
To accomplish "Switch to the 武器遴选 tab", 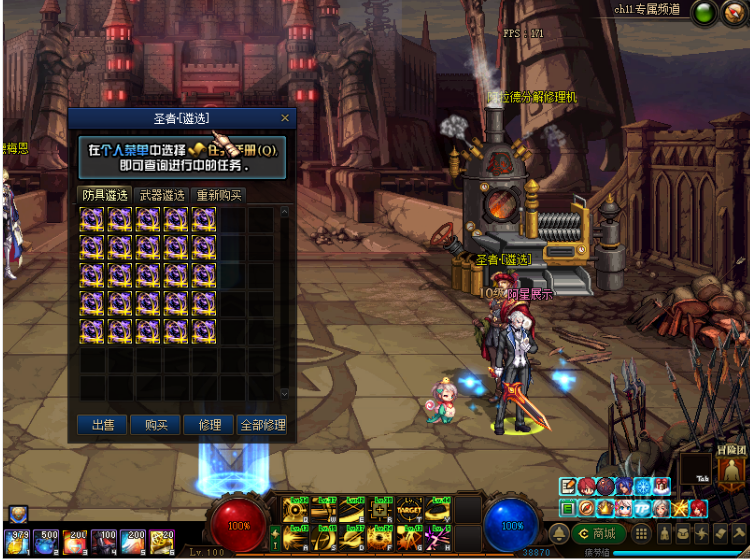I will [162, 195].
